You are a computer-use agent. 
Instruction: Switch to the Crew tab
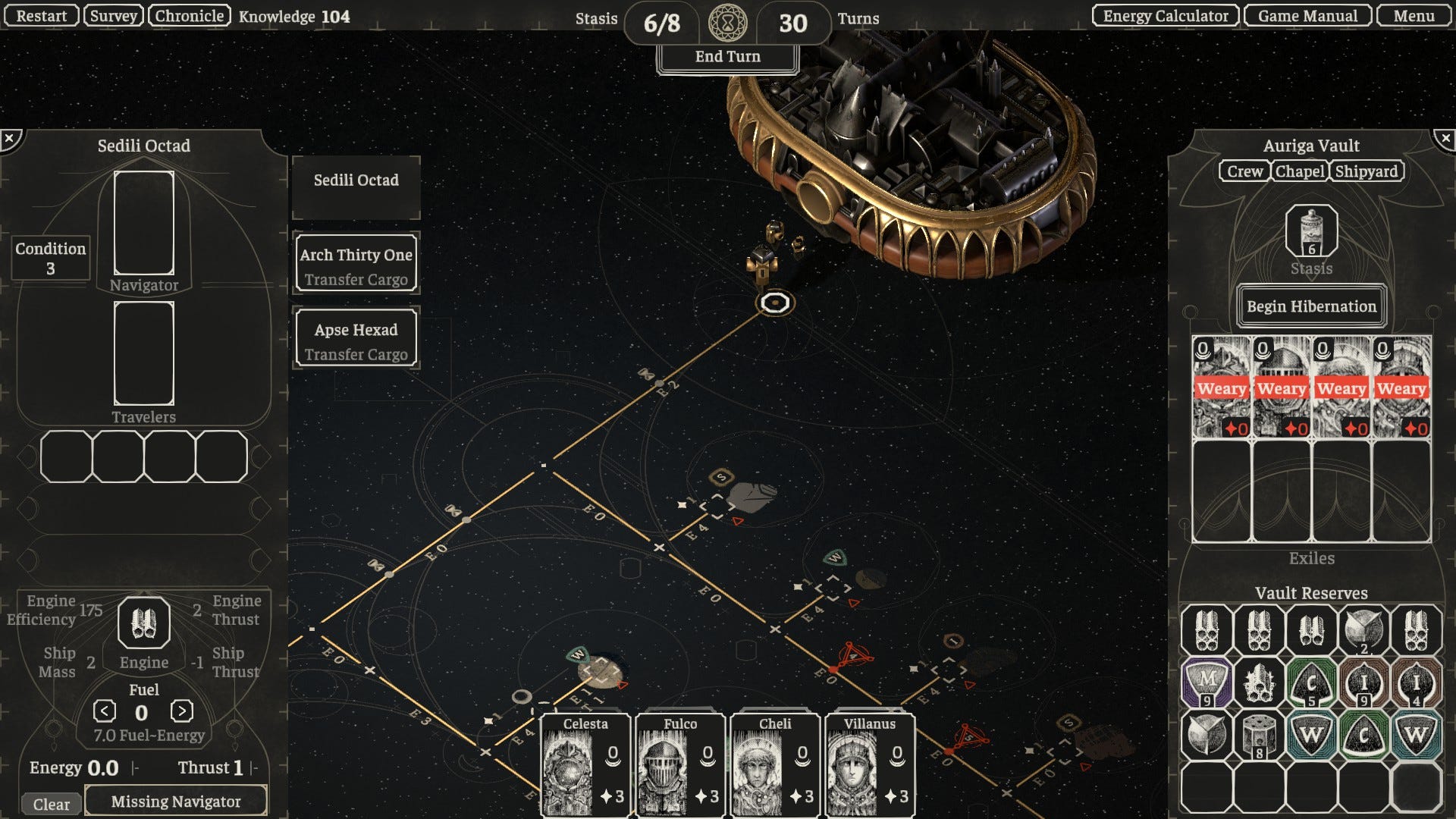click(x=1244, y=171)
